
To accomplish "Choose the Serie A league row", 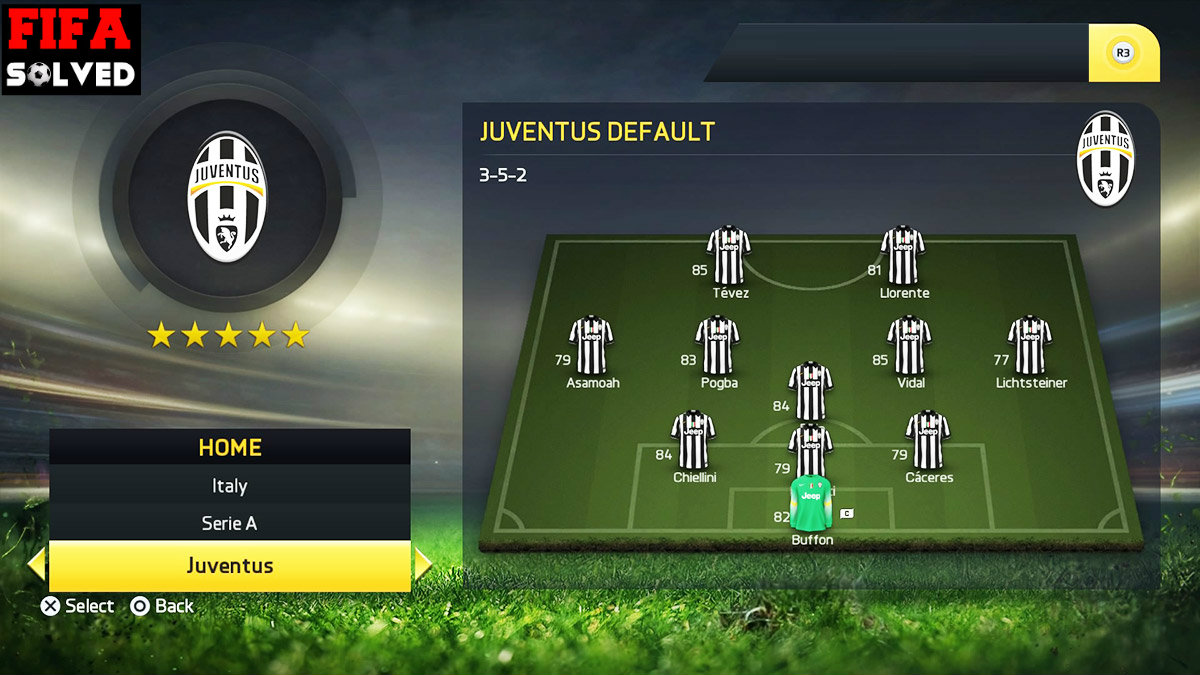I will [x=229, y=523].
